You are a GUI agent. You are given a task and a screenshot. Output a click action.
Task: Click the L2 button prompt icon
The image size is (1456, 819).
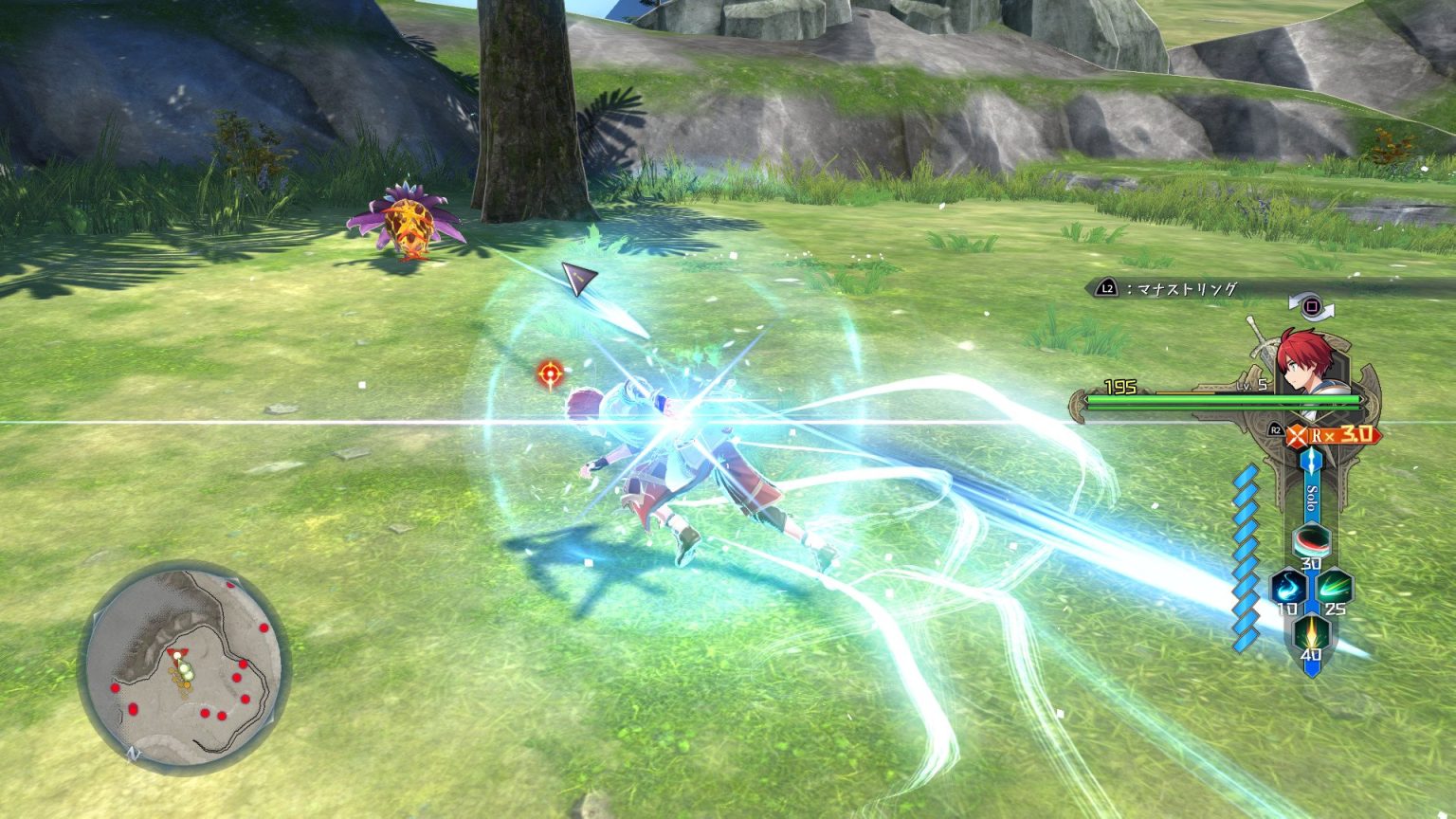coord(1106,288)
